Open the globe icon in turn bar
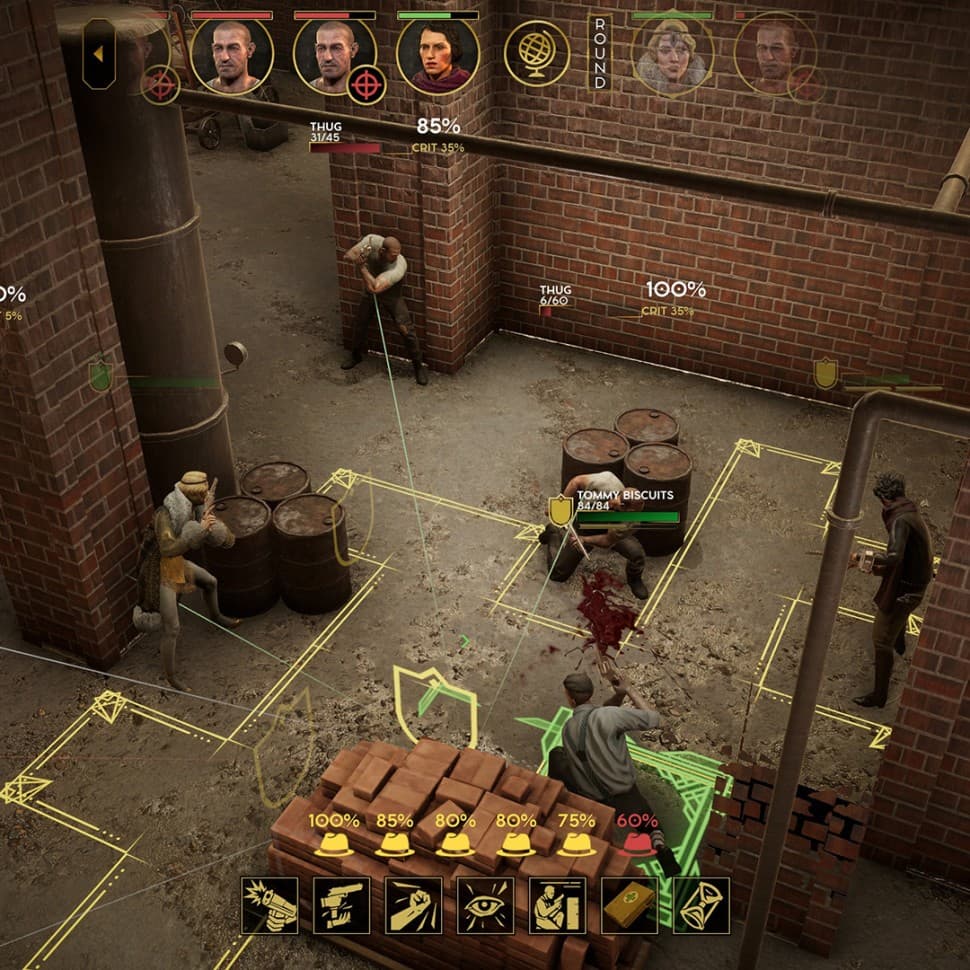This screenshot has height=970, width=970. point(537,53)
